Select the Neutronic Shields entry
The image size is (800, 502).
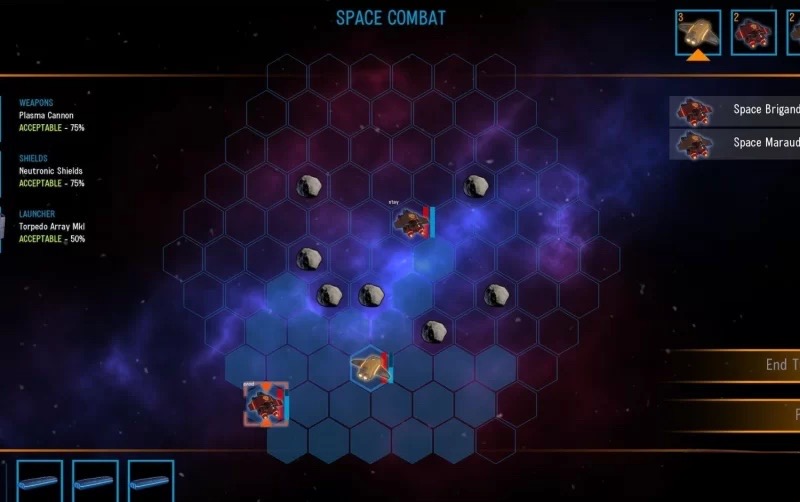click(52, 170)
